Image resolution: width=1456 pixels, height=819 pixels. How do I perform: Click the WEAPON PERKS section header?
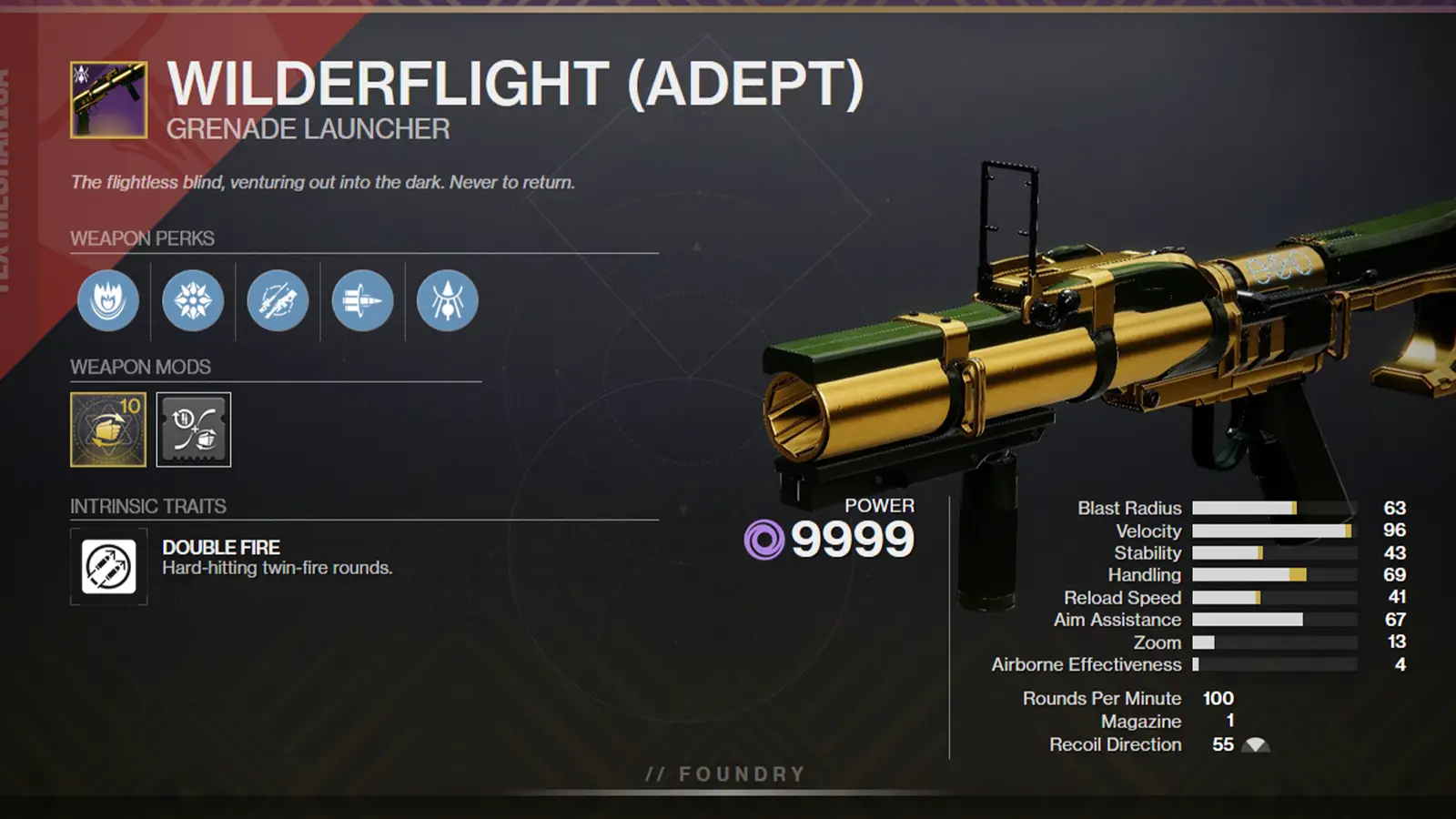(x=142, y=239)
